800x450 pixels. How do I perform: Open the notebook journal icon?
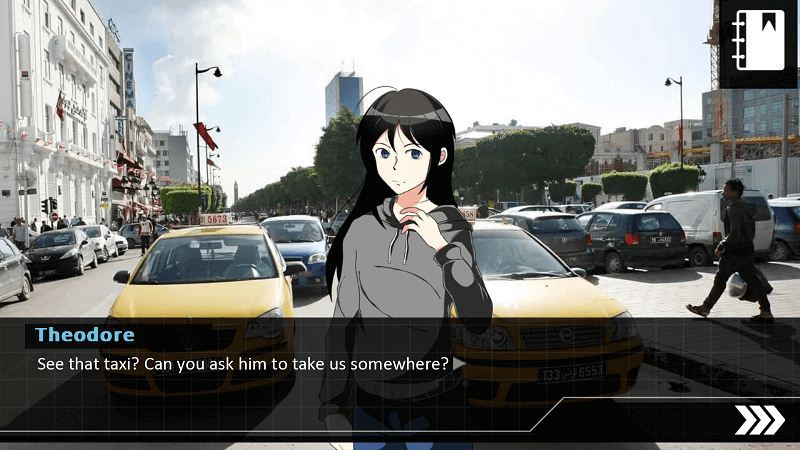click(758, 40)
